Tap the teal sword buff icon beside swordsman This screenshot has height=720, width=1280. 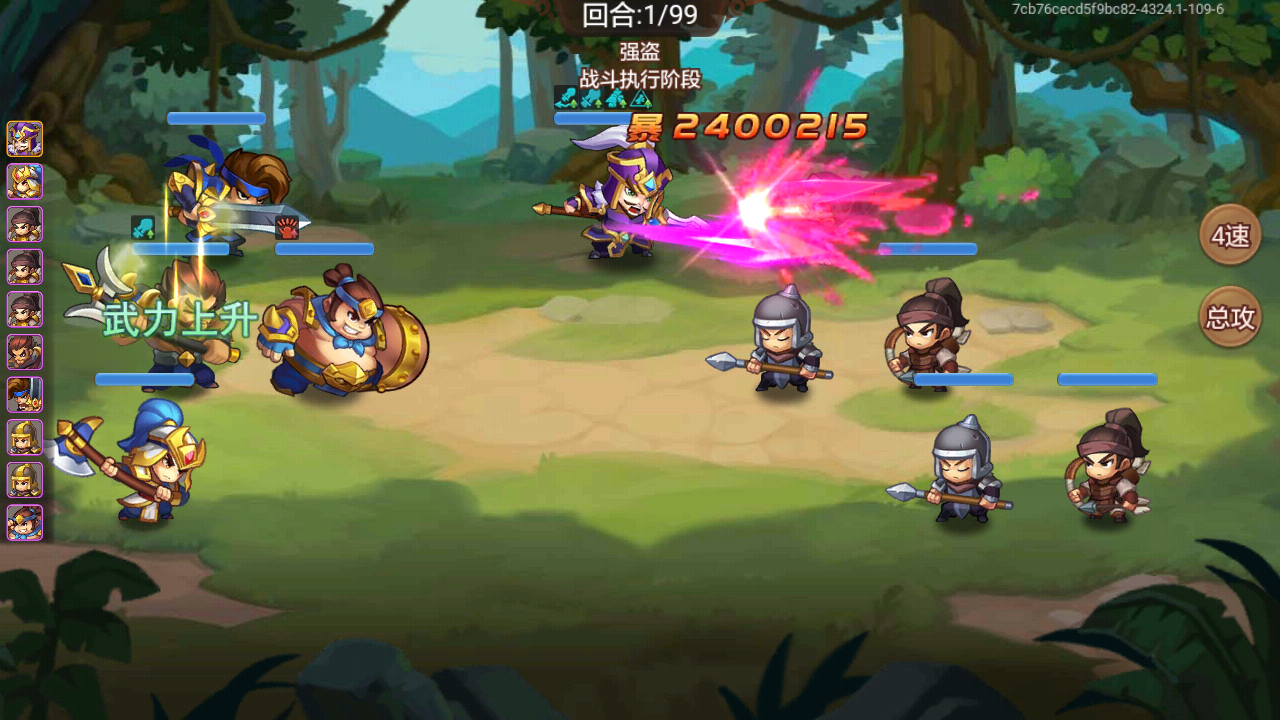pyautogui.click(x=143, y=226)
